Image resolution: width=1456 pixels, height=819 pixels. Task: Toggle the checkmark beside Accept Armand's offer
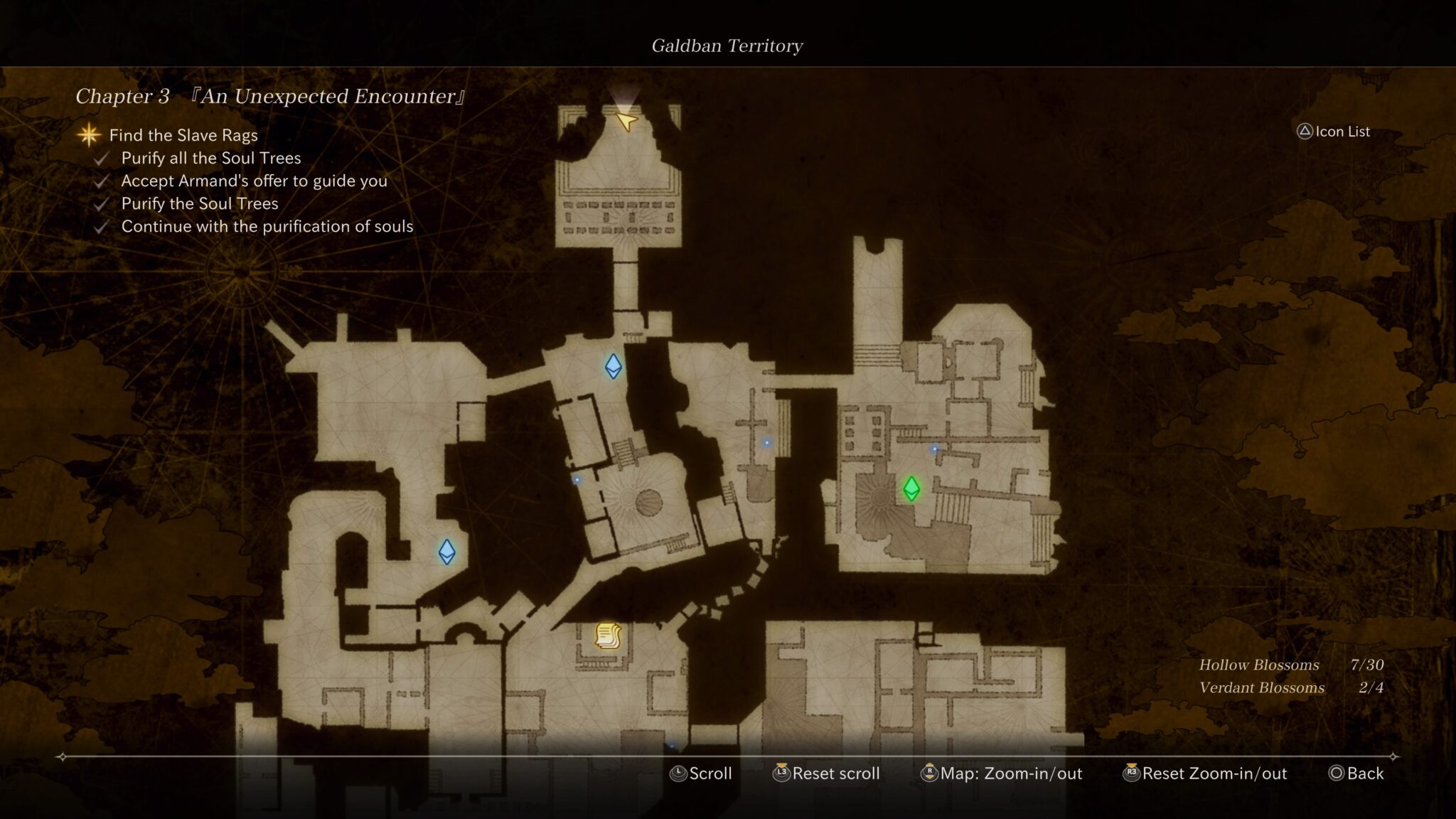[100, 181]
